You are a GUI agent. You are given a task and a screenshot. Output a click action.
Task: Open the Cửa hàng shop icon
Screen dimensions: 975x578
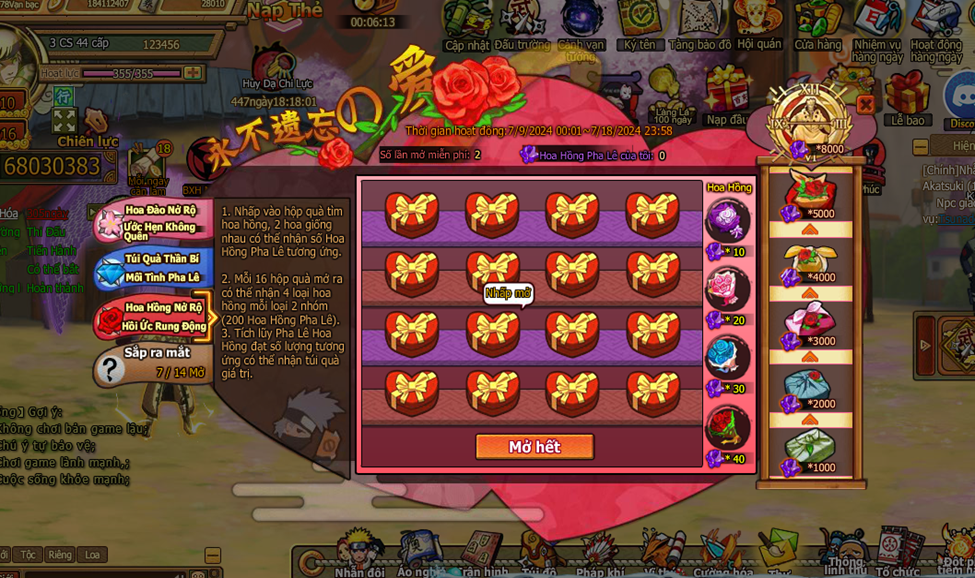click(x=818, y=25)
